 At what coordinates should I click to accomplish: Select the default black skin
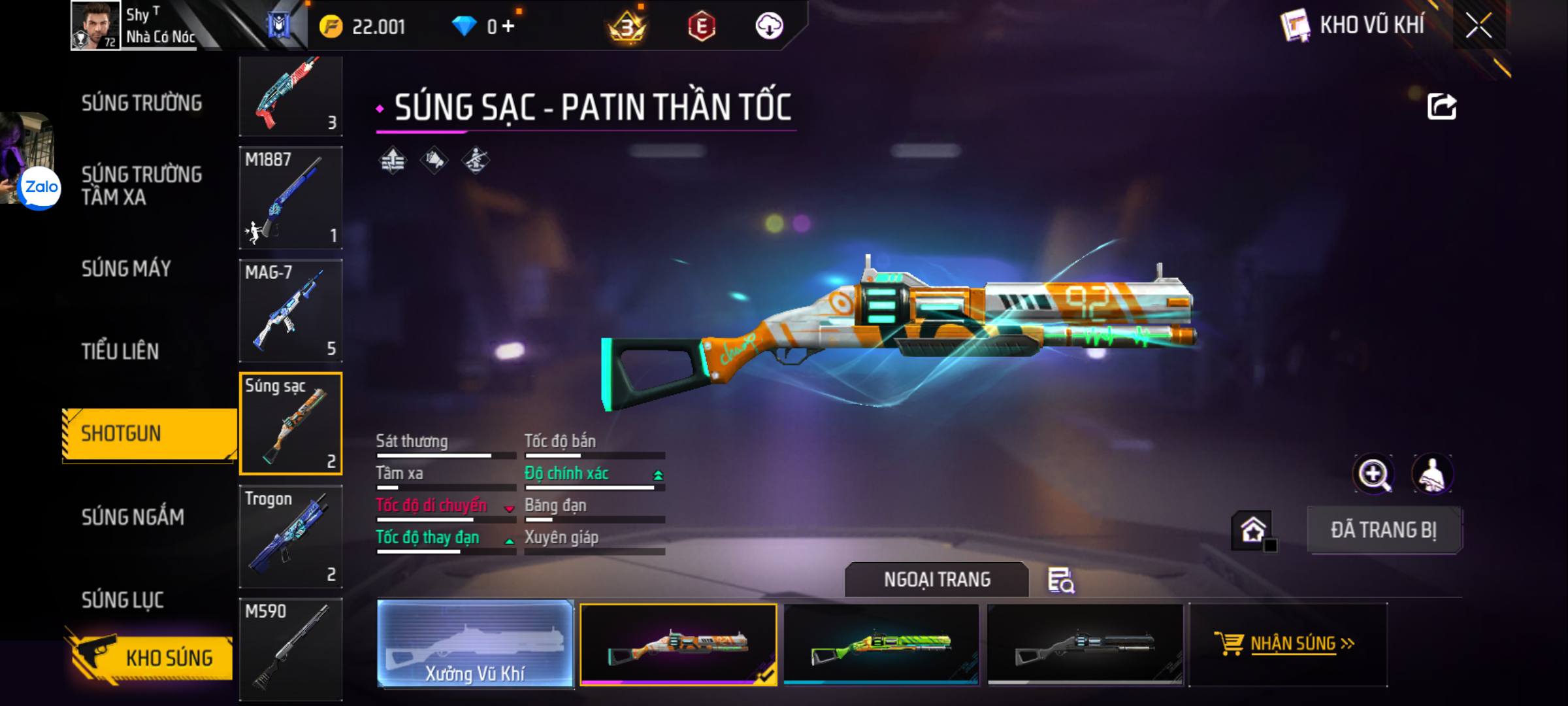point(1085,644)
